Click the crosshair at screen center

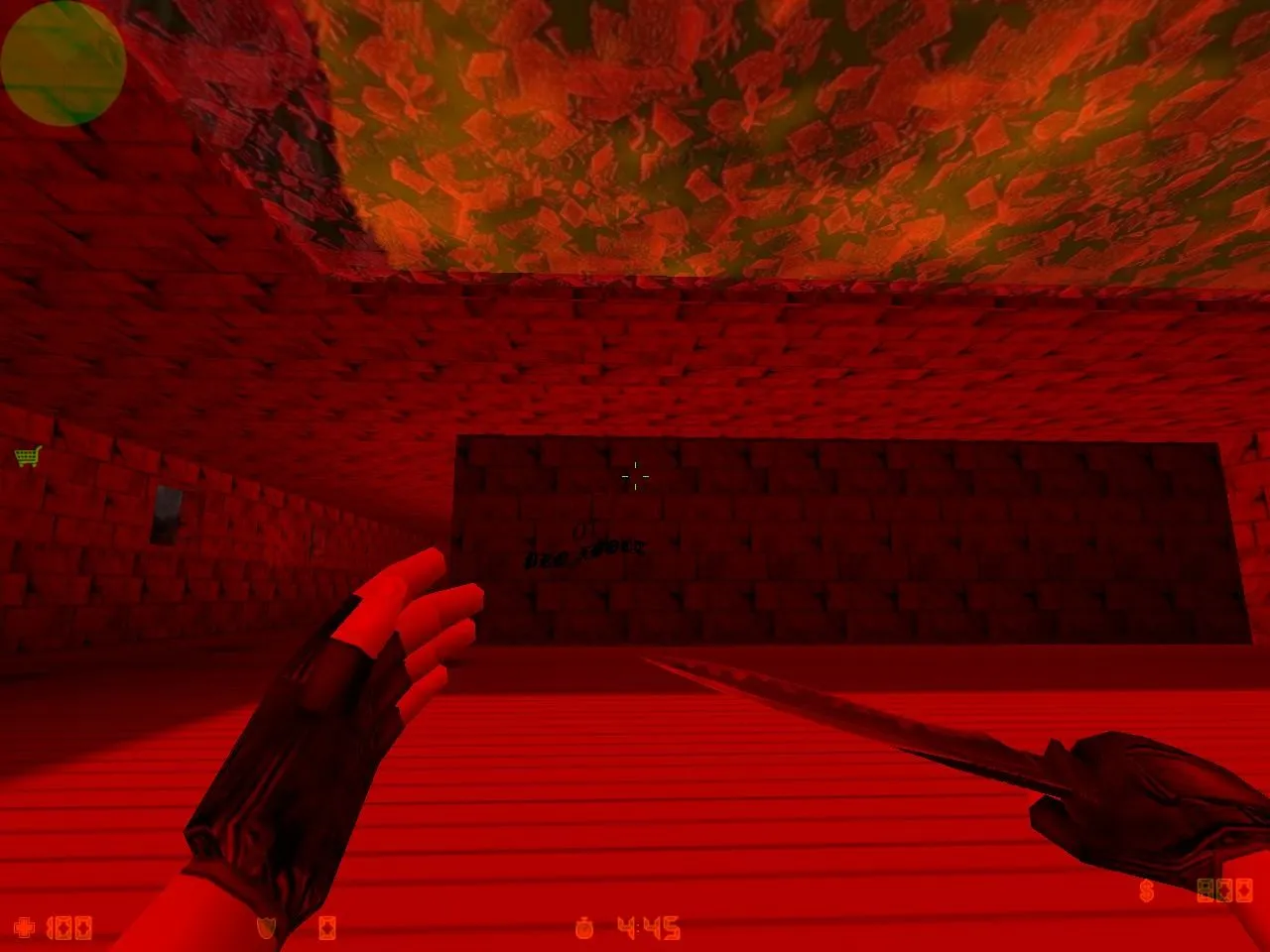[x=635, y=474]
